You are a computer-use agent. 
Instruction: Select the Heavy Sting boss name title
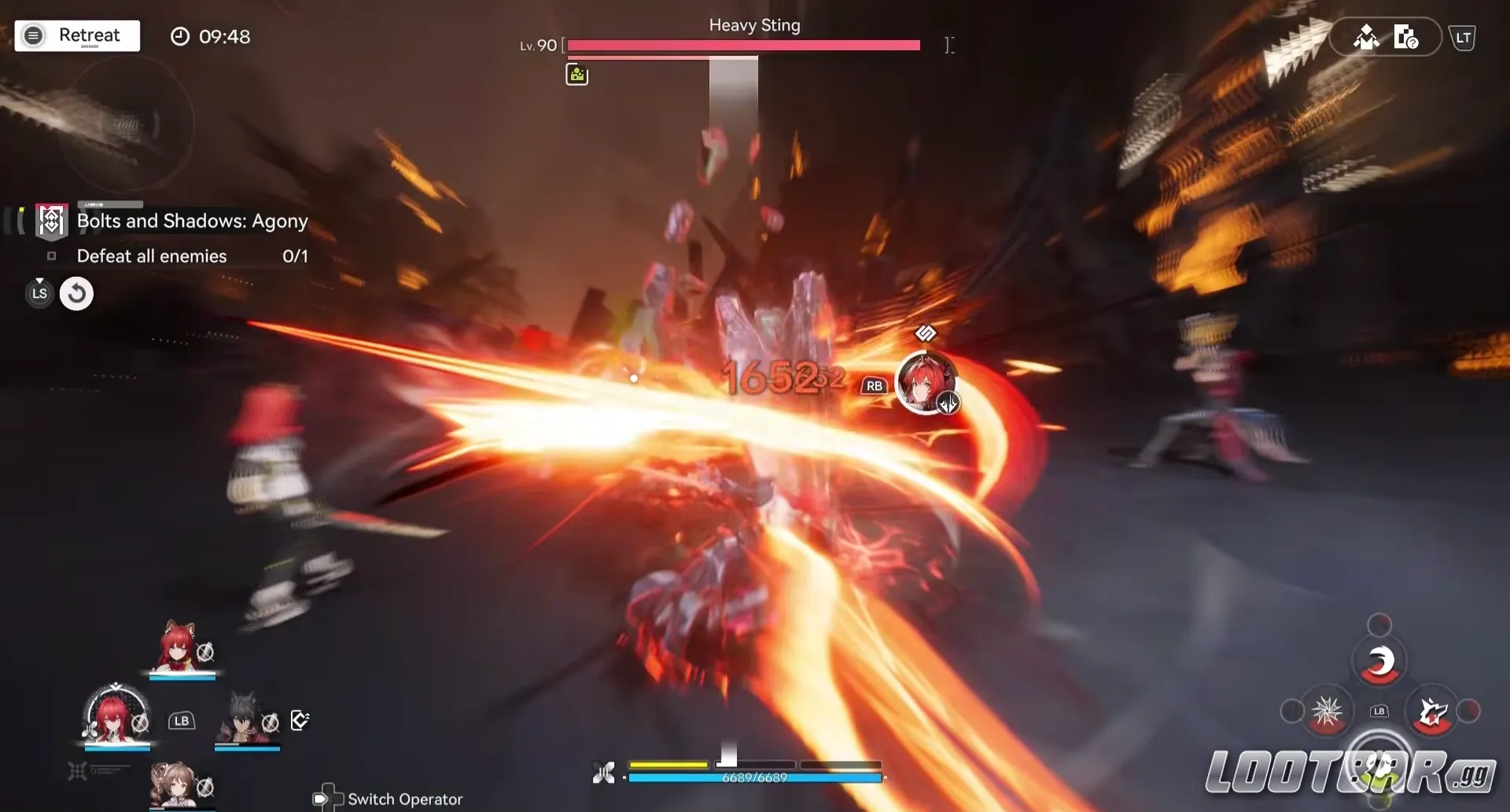pyautogui.click(x=753, y=24)
